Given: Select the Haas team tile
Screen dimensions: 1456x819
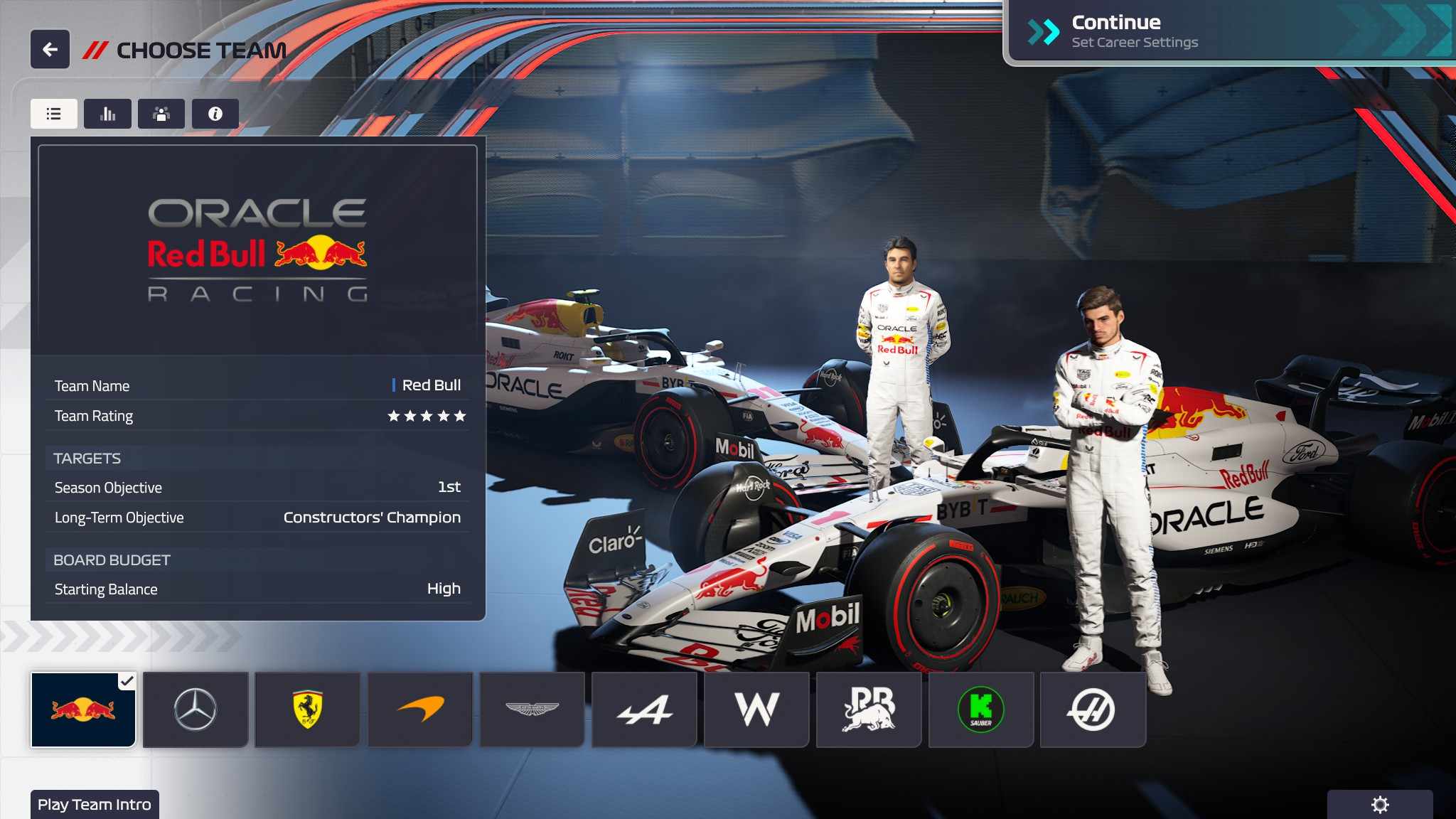Looking at the screenshot, I should tap(1093, 710).
